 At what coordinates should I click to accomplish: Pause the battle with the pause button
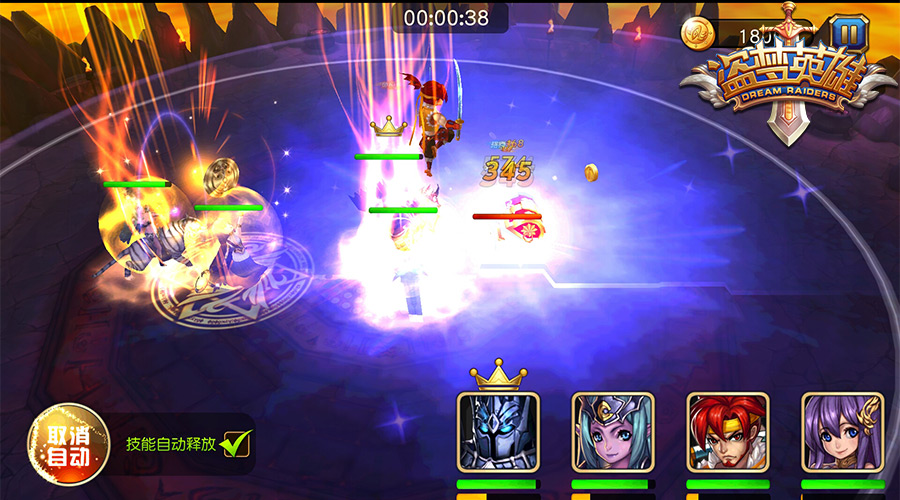(x=849, y=33)
